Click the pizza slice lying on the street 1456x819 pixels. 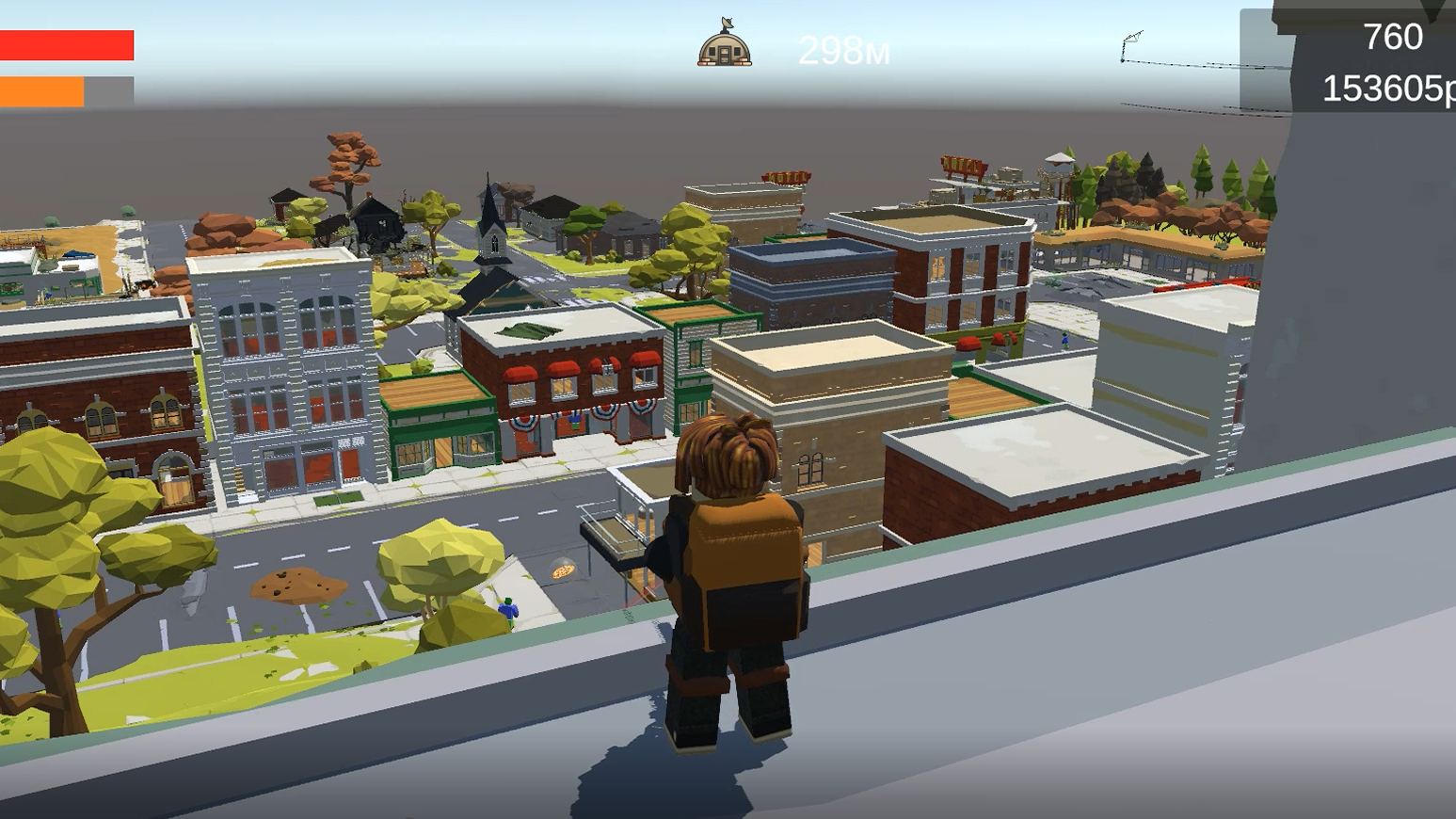[563, 570]
